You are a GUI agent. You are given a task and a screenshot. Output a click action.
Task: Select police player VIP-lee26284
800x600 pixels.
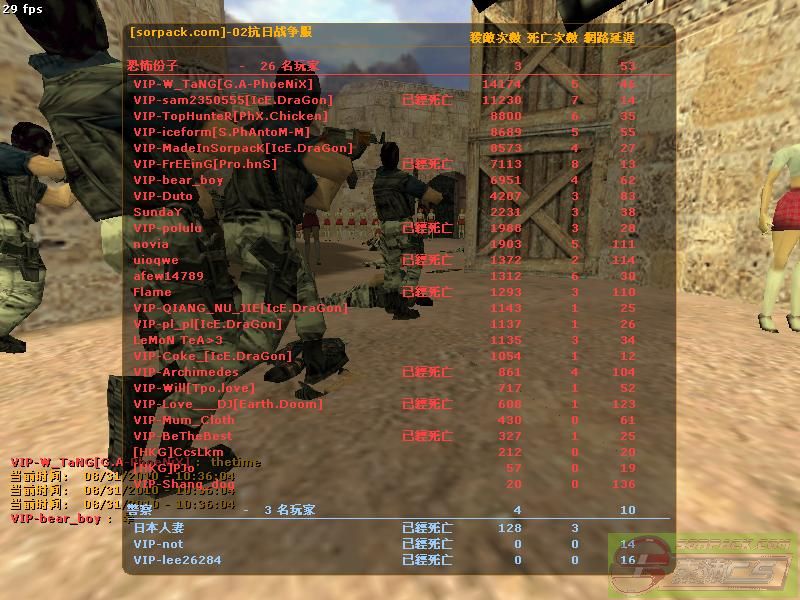point(177,560)
